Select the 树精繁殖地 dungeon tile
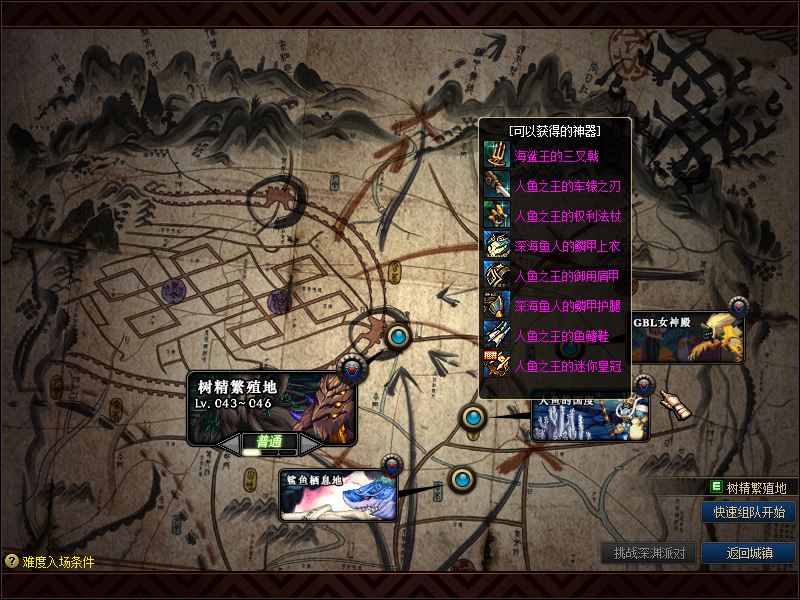Viewport: 800px width, 600px height. (x=272, y=401)
